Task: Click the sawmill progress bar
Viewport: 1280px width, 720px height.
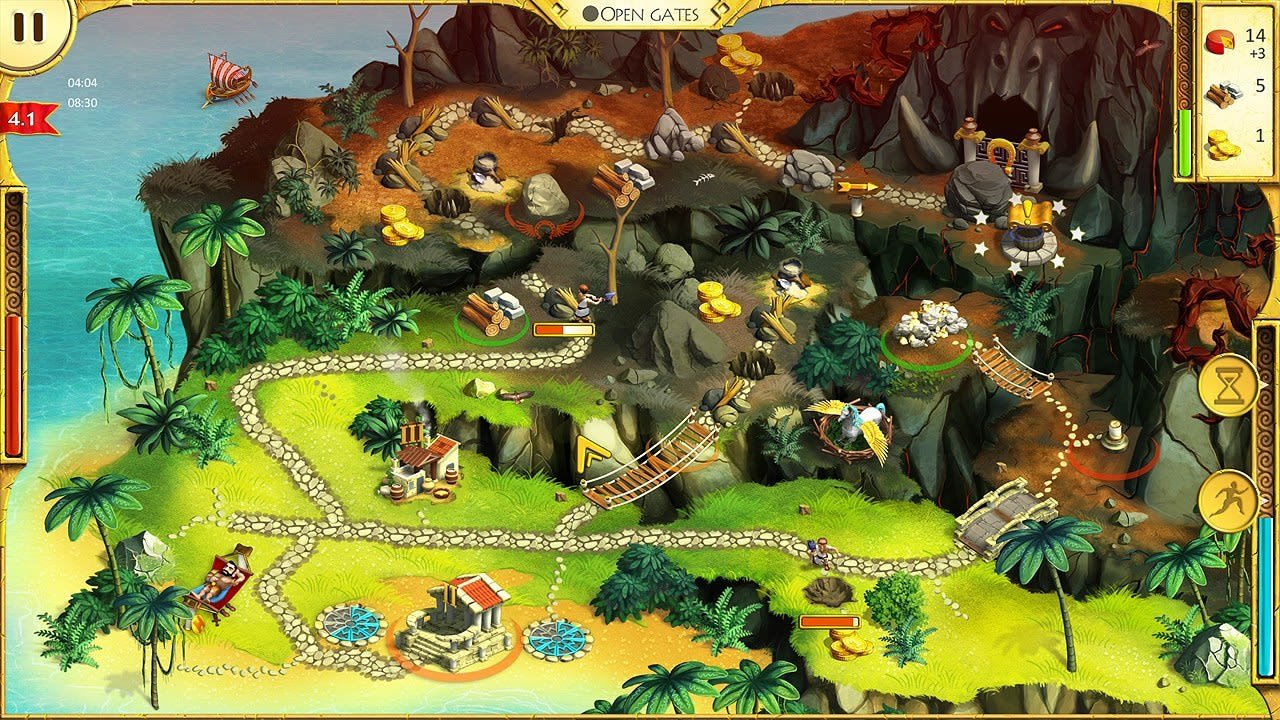Action: [563, 328]
